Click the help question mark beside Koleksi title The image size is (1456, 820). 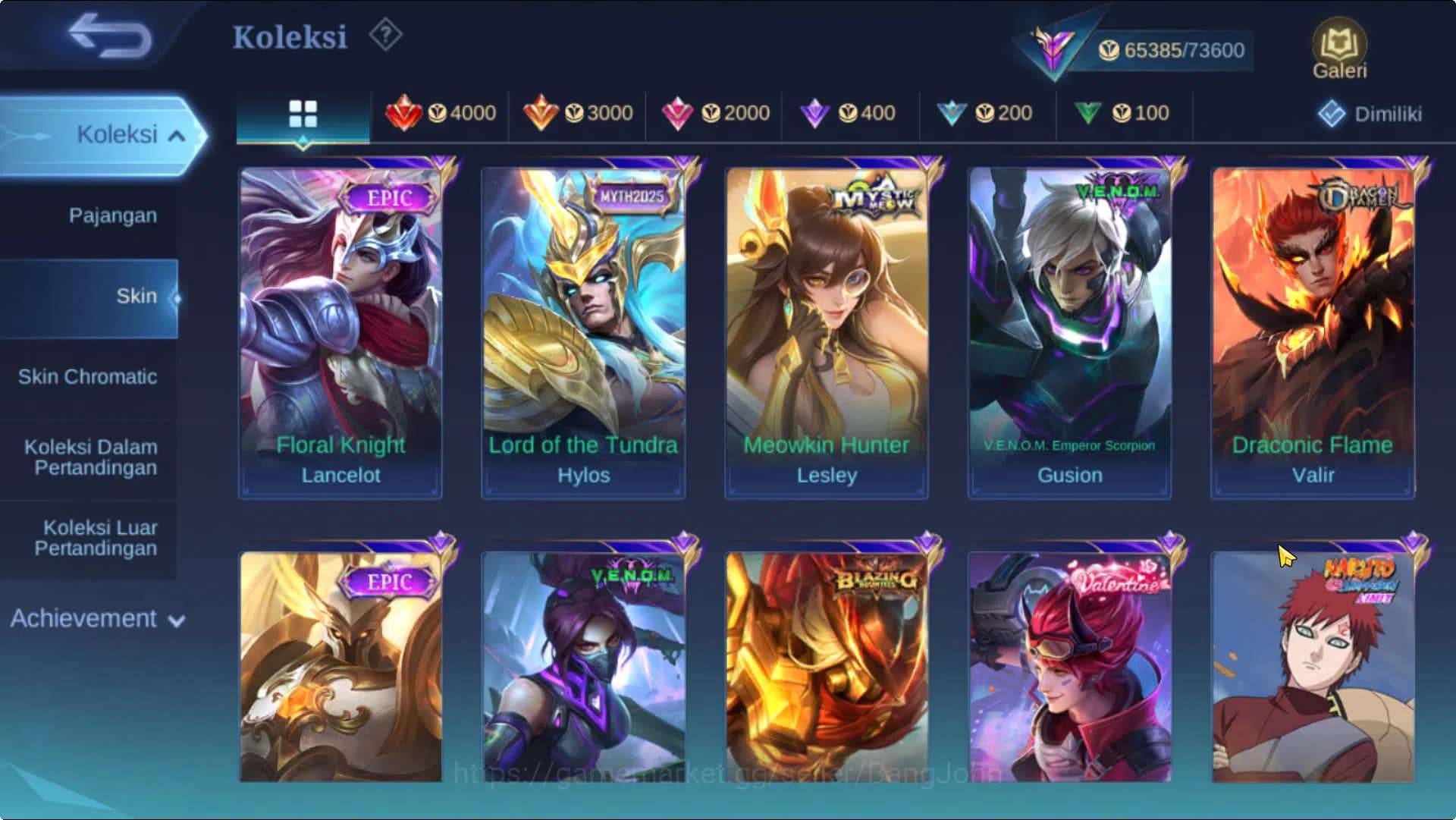click(x=384, y=33)
